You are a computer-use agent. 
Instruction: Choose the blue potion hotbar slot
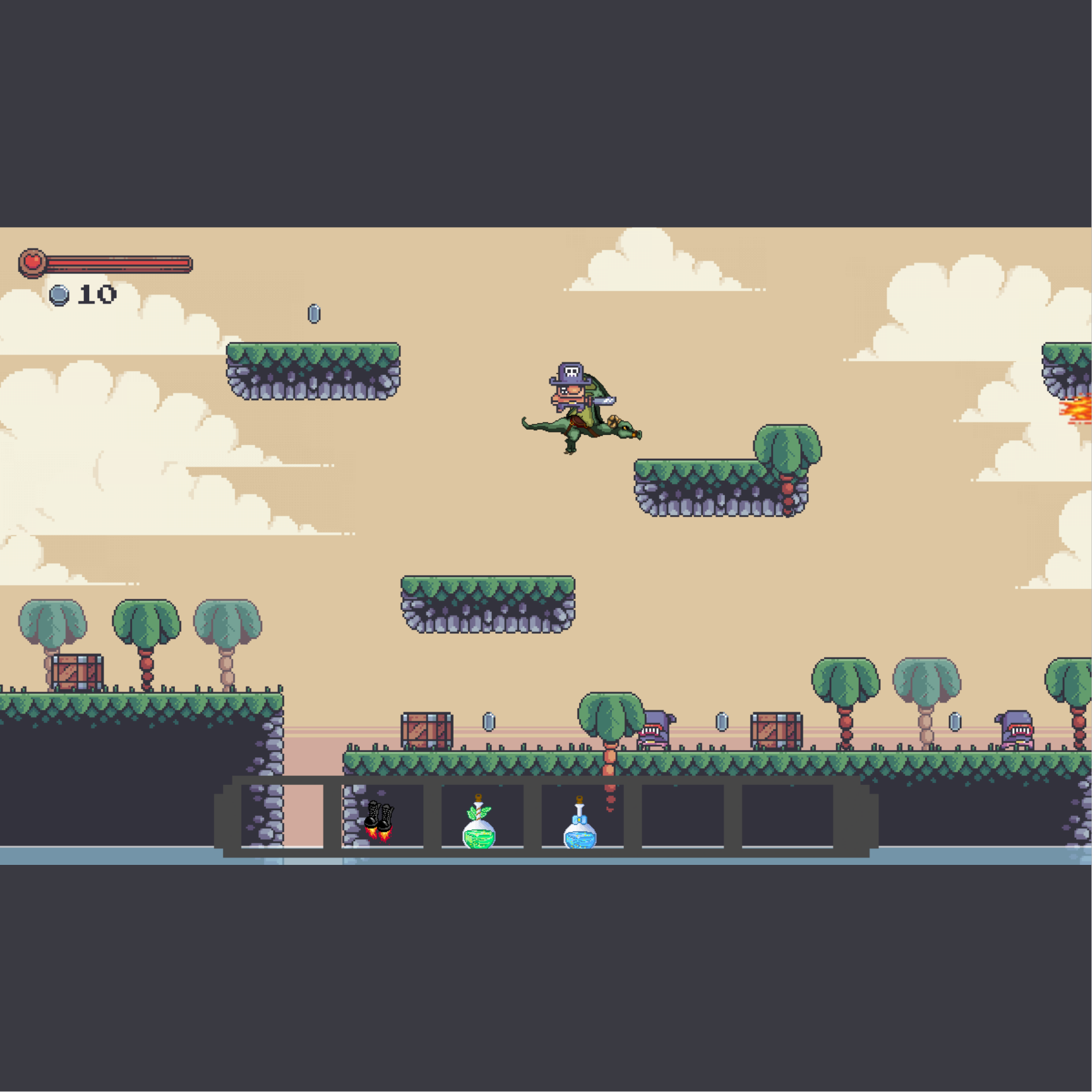[x=580, y=823]
